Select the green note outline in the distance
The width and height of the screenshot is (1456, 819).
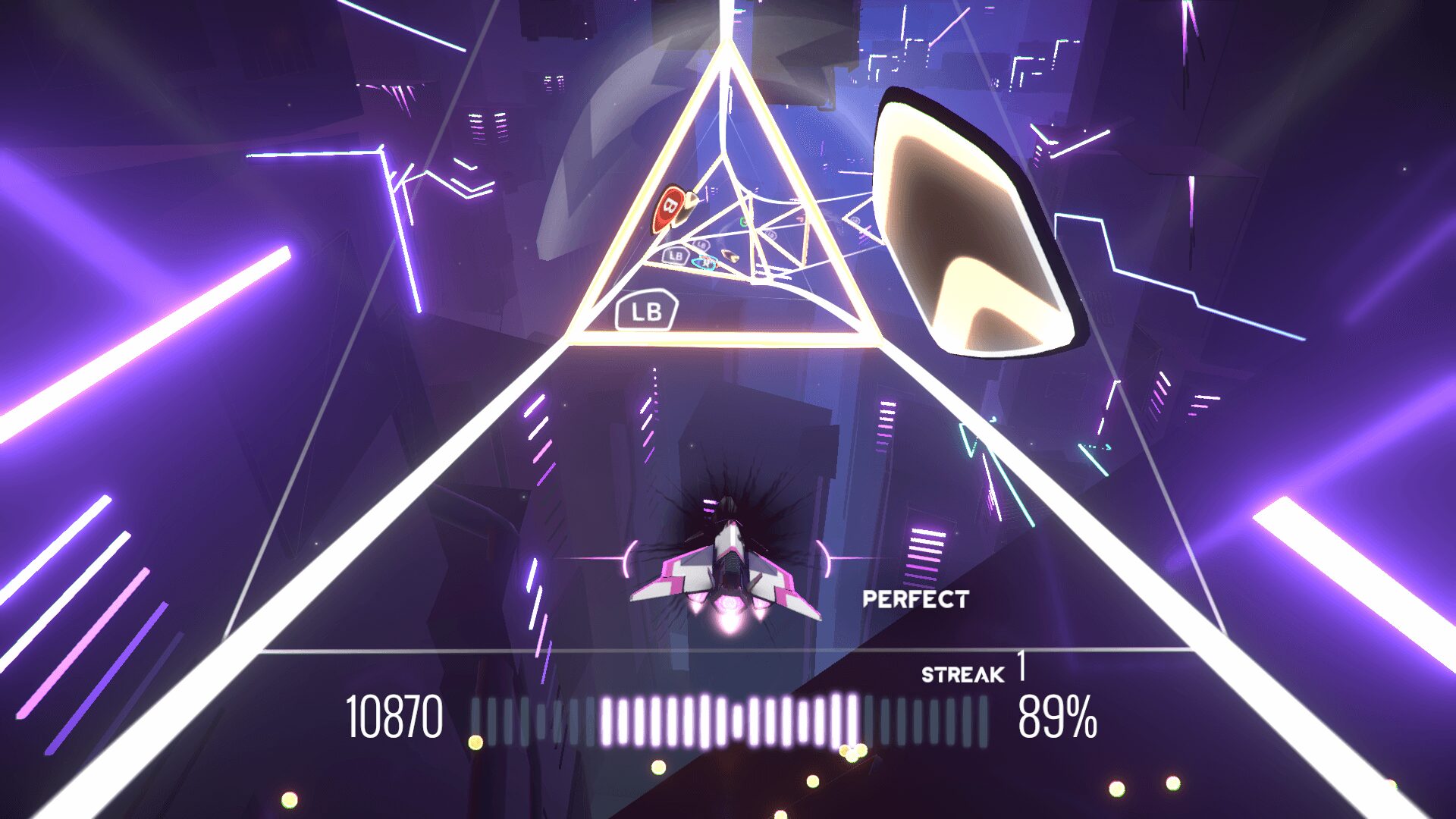coord(743,222)
